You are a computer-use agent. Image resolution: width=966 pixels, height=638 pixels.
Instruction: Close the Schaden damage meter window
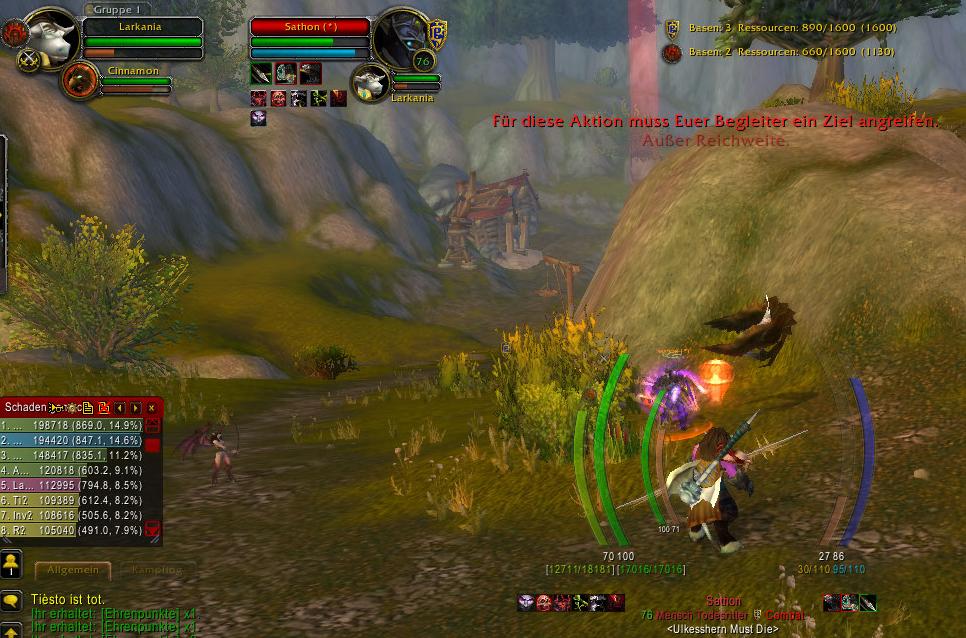tap(152, 408)
